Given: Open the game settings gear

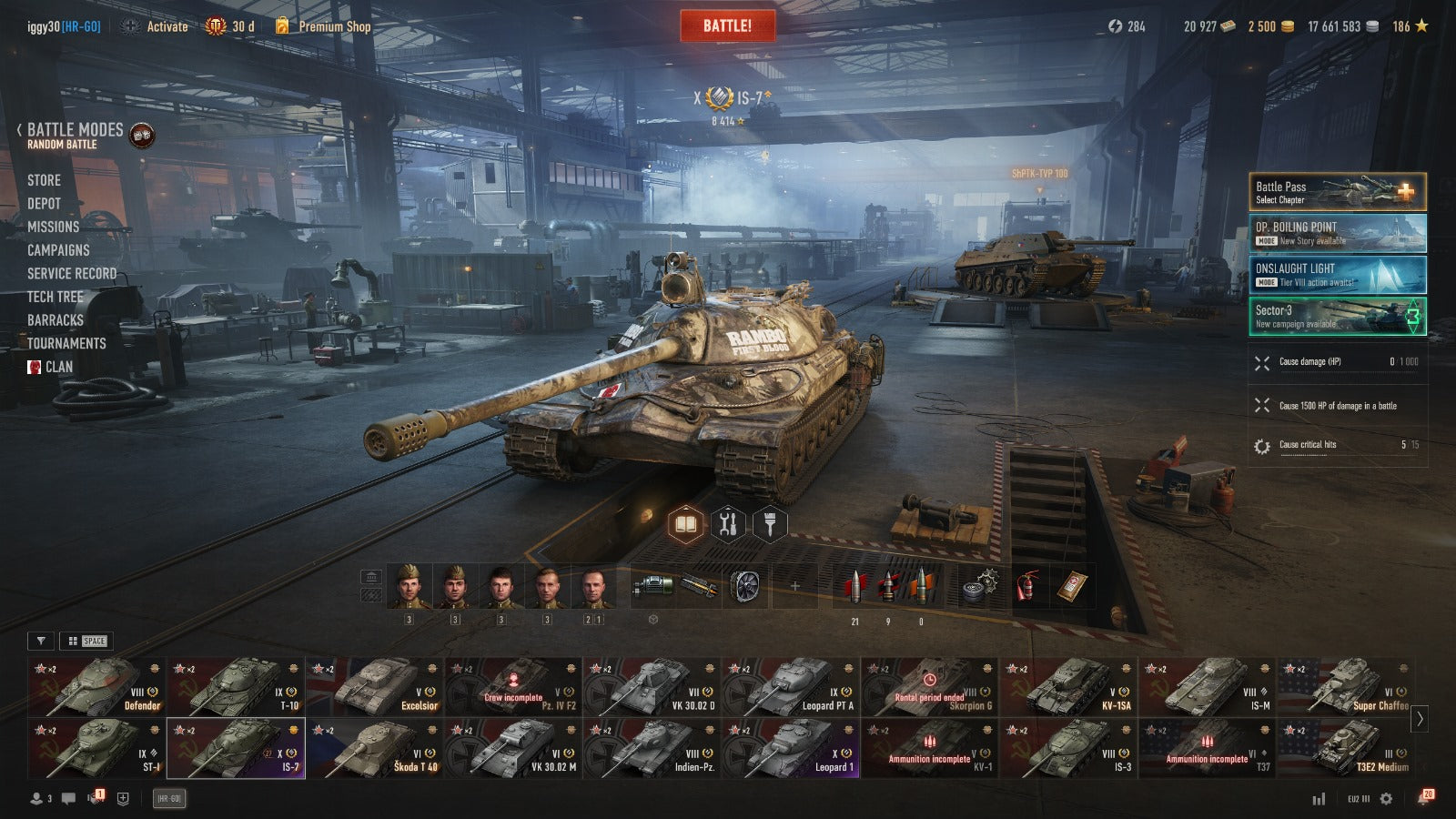Looking at the screenshot, I should pos(1386,798).
